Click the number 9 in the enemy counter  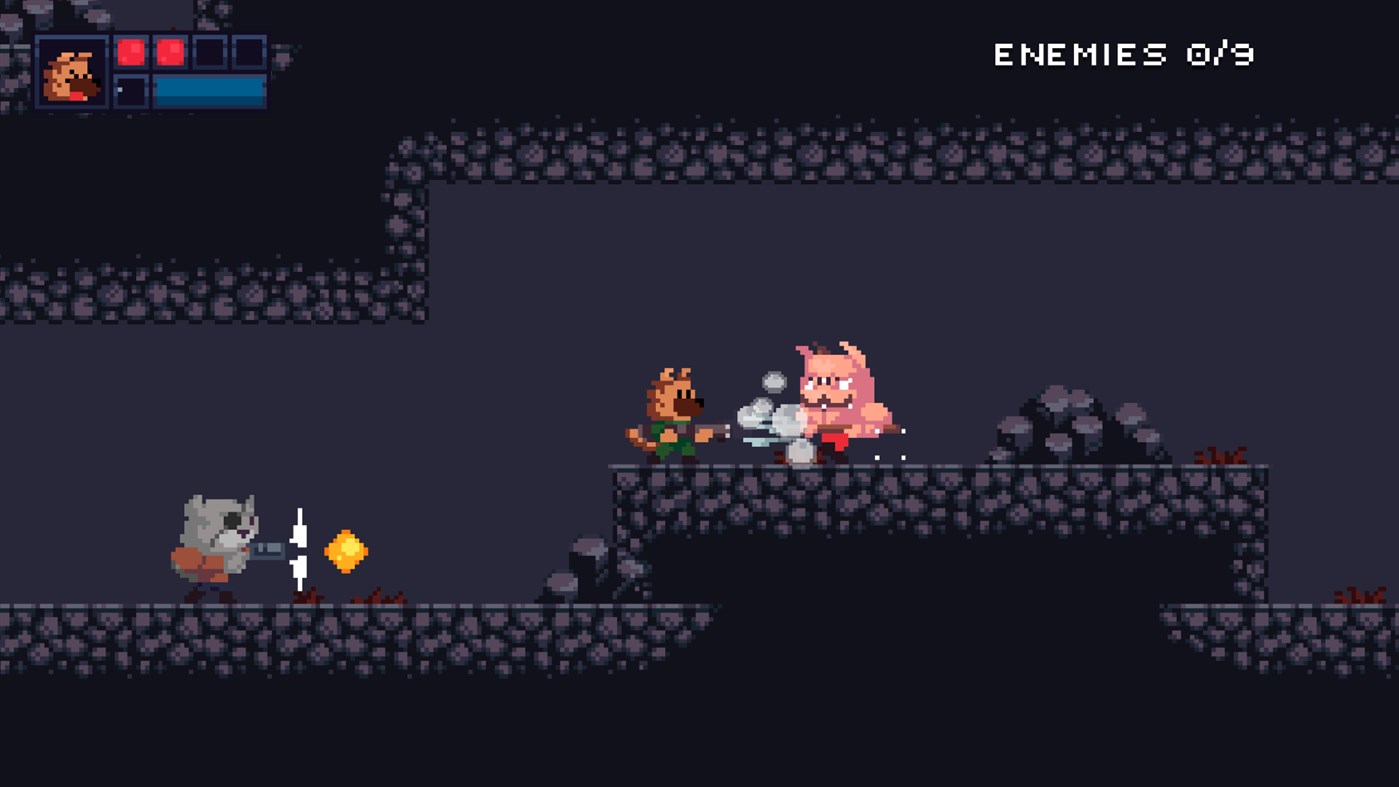point(1243,55)
